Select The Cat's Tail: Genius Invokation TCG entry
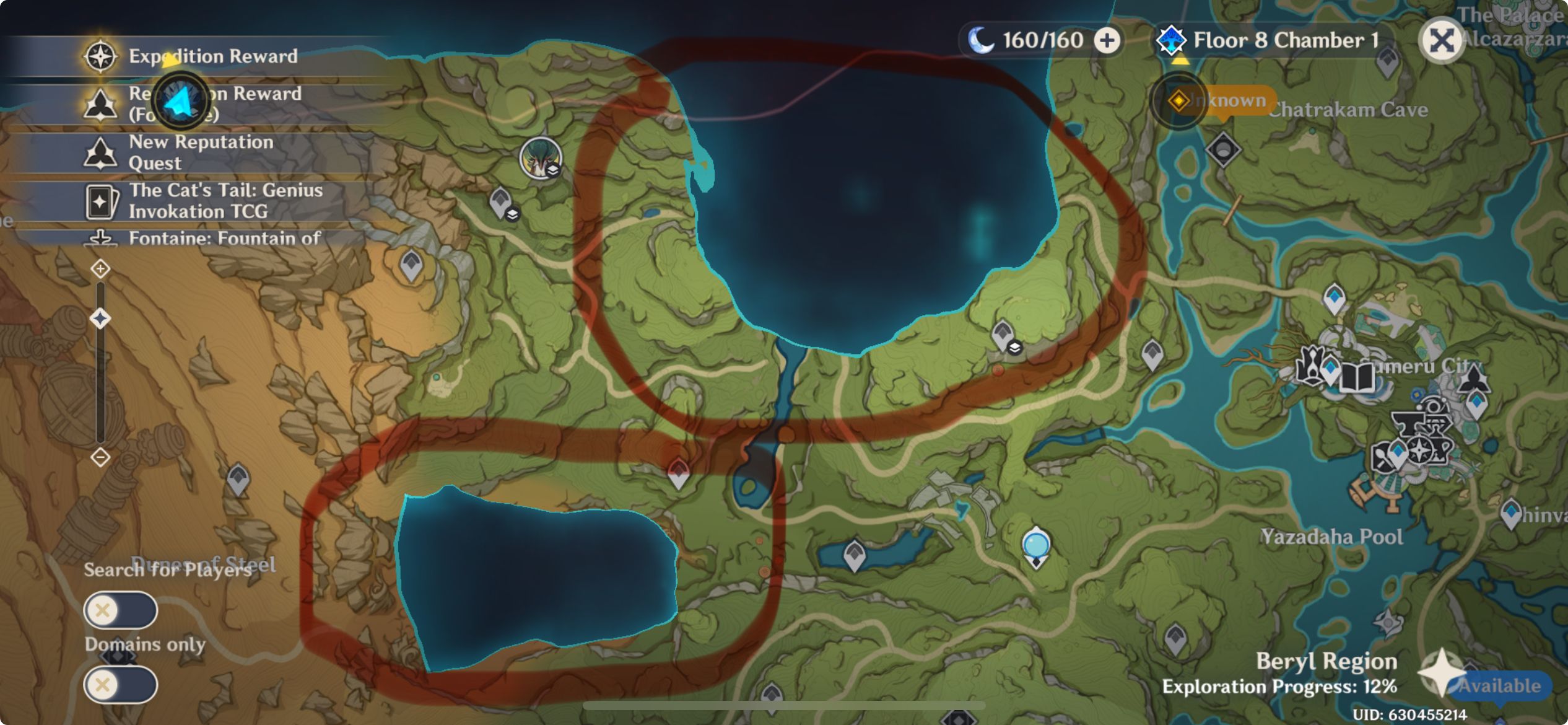 coord(226,201)
